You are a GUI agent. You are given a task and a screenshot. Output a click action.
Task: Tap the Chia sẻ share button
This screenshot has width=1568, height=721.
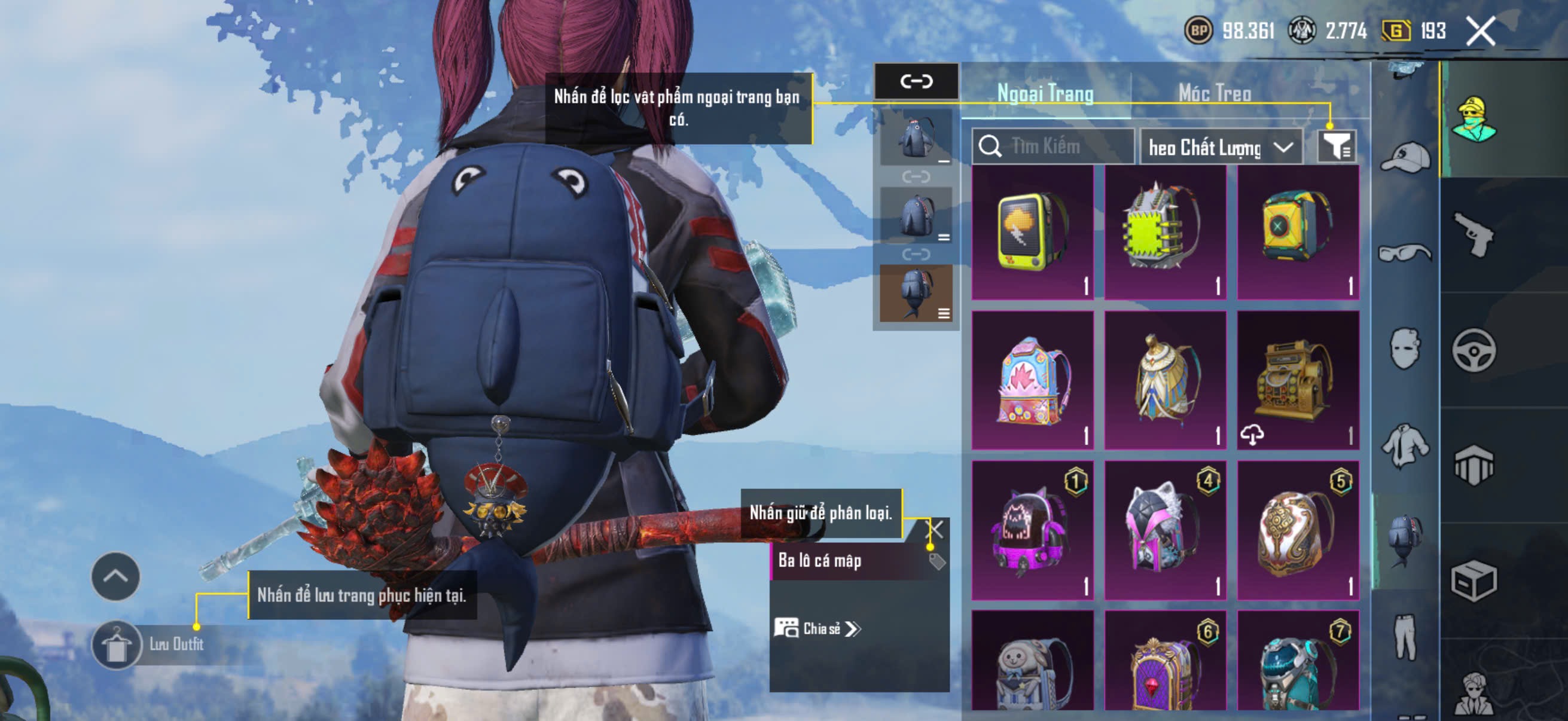pyautogui.click(x=817, y=628)
